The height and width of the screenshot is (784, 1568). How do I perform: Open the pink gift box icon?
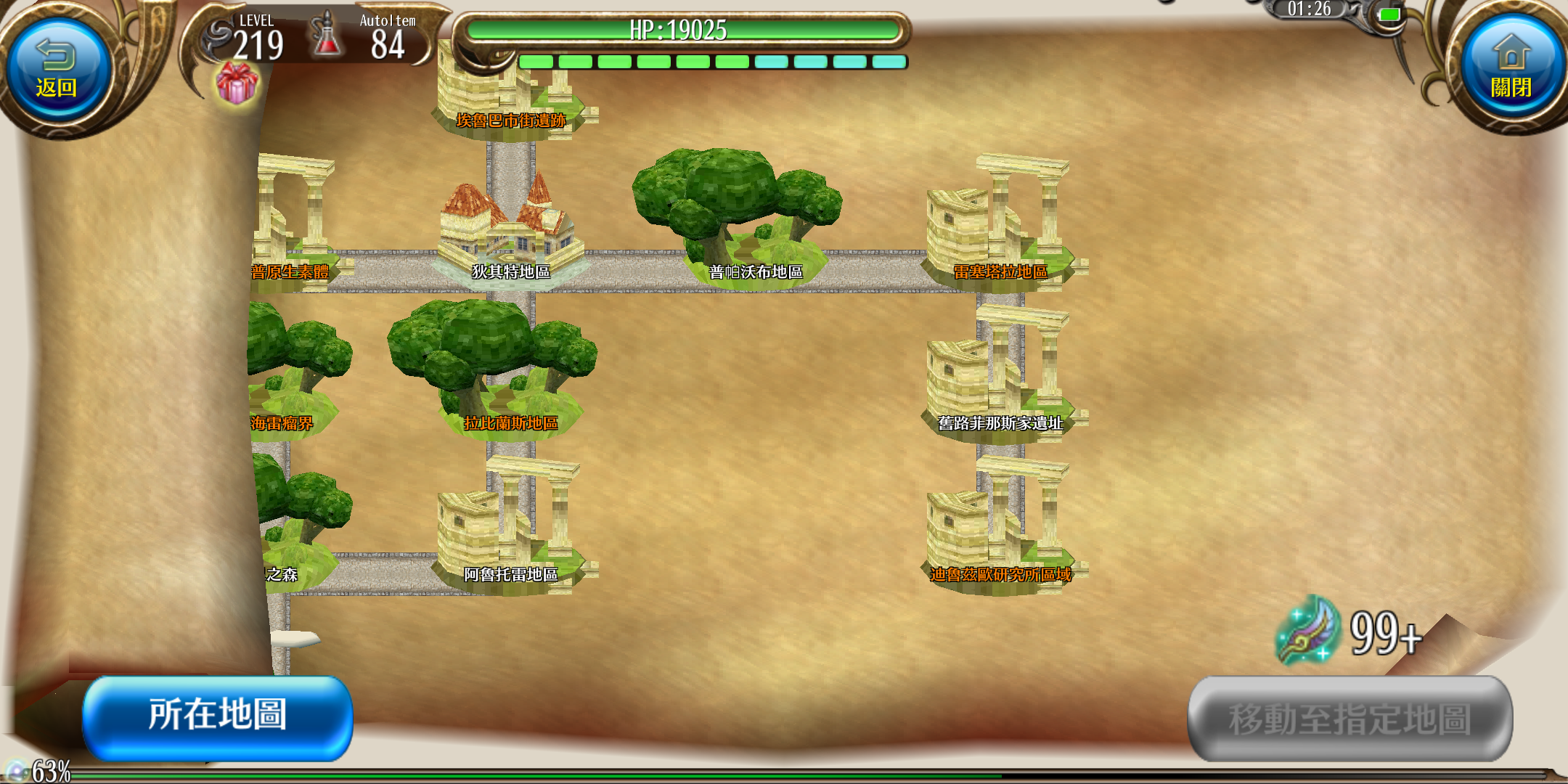point(237,83)
